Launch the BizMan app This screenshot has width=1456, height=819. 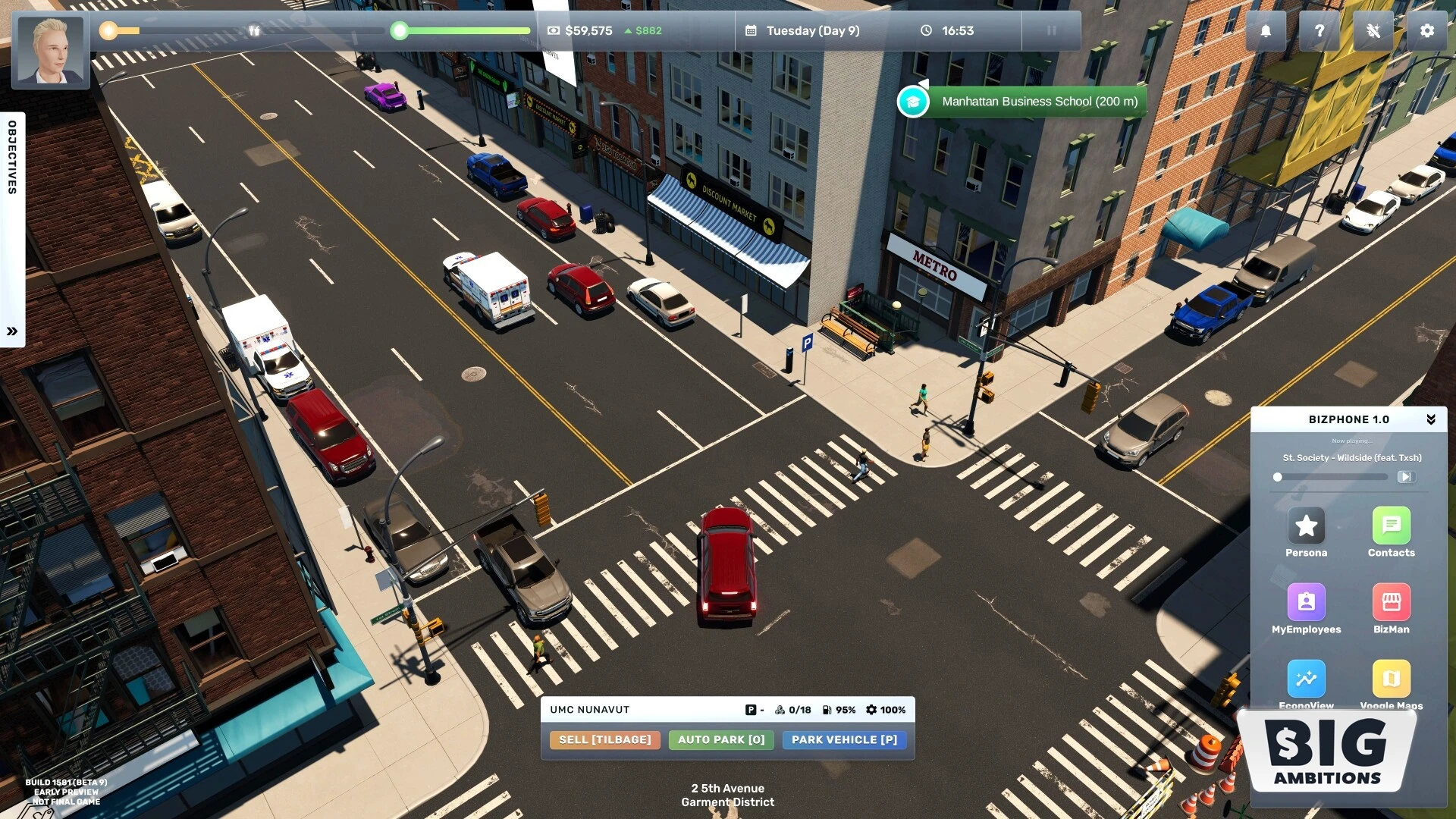point(1391,602)
